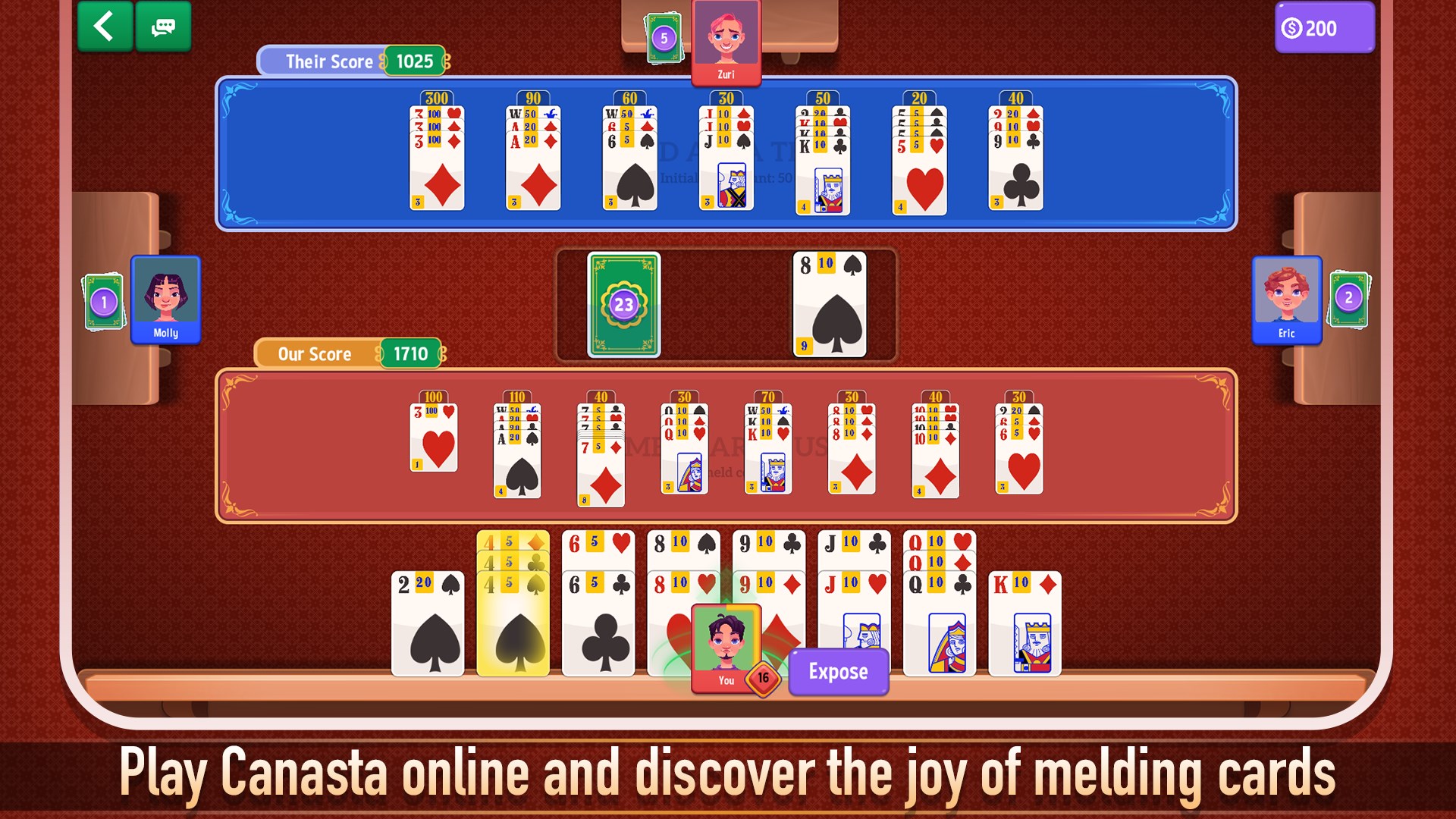Click Zuri's avatar portrait

pyautogui.click(x=725, y=38)
